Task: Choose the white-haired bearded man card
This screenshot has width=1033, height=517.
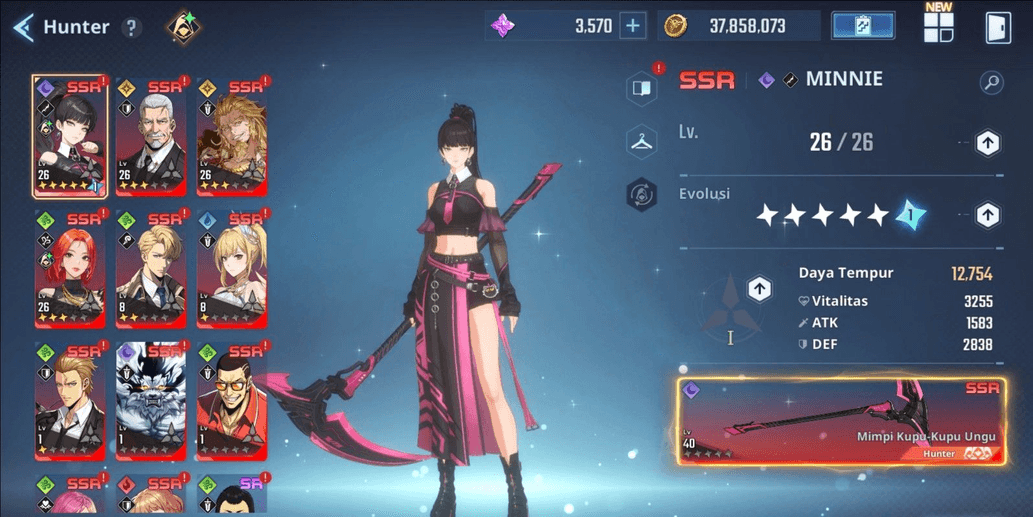Action: click(150, 136)
